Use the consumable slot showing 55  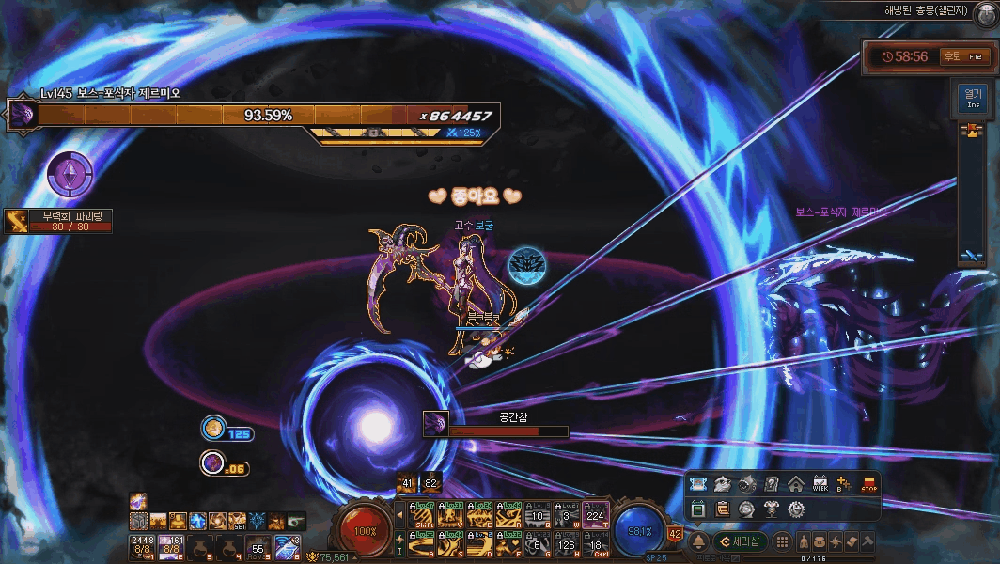pos(258,546)
